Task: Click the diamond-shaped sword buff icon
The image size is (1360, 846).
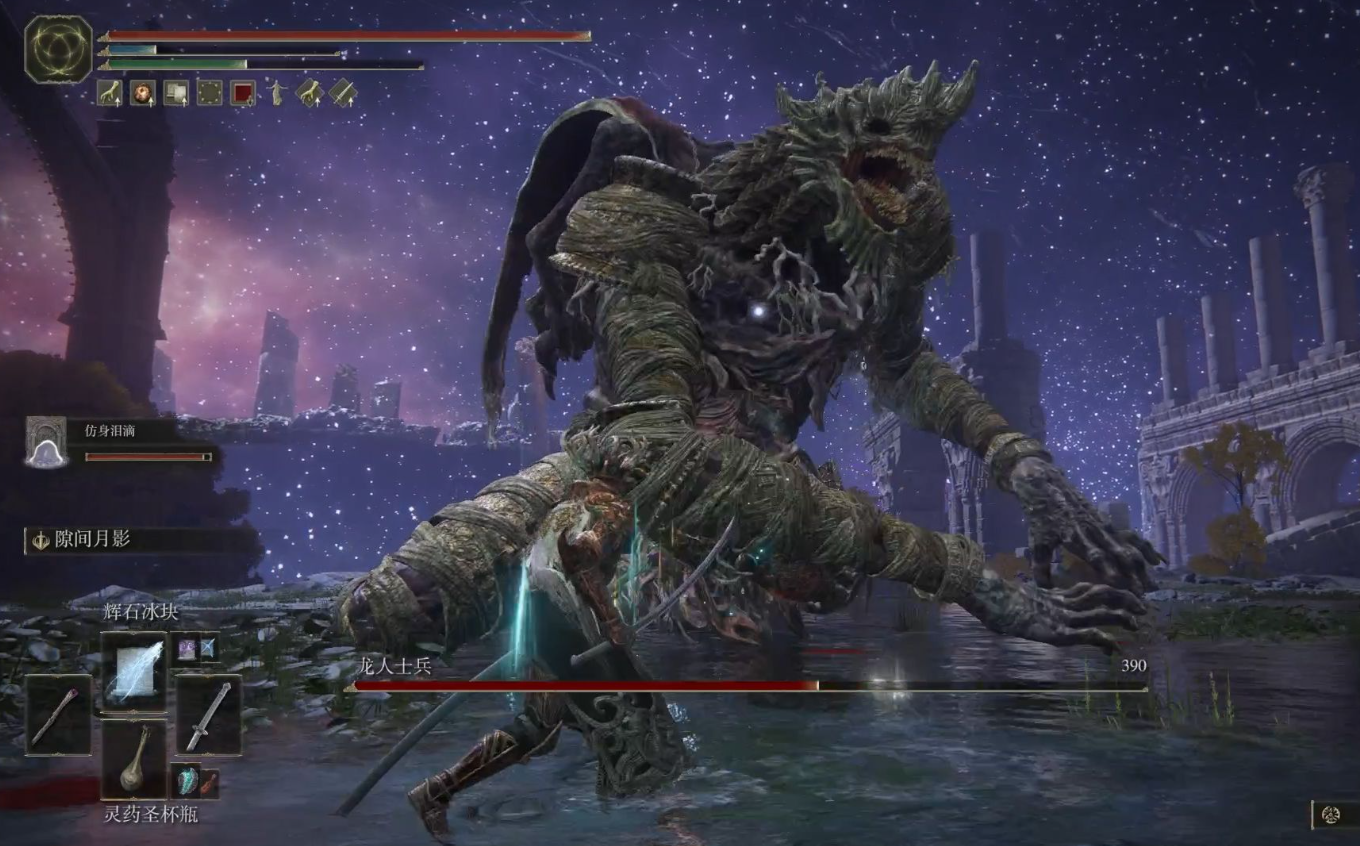Action: 342,93
